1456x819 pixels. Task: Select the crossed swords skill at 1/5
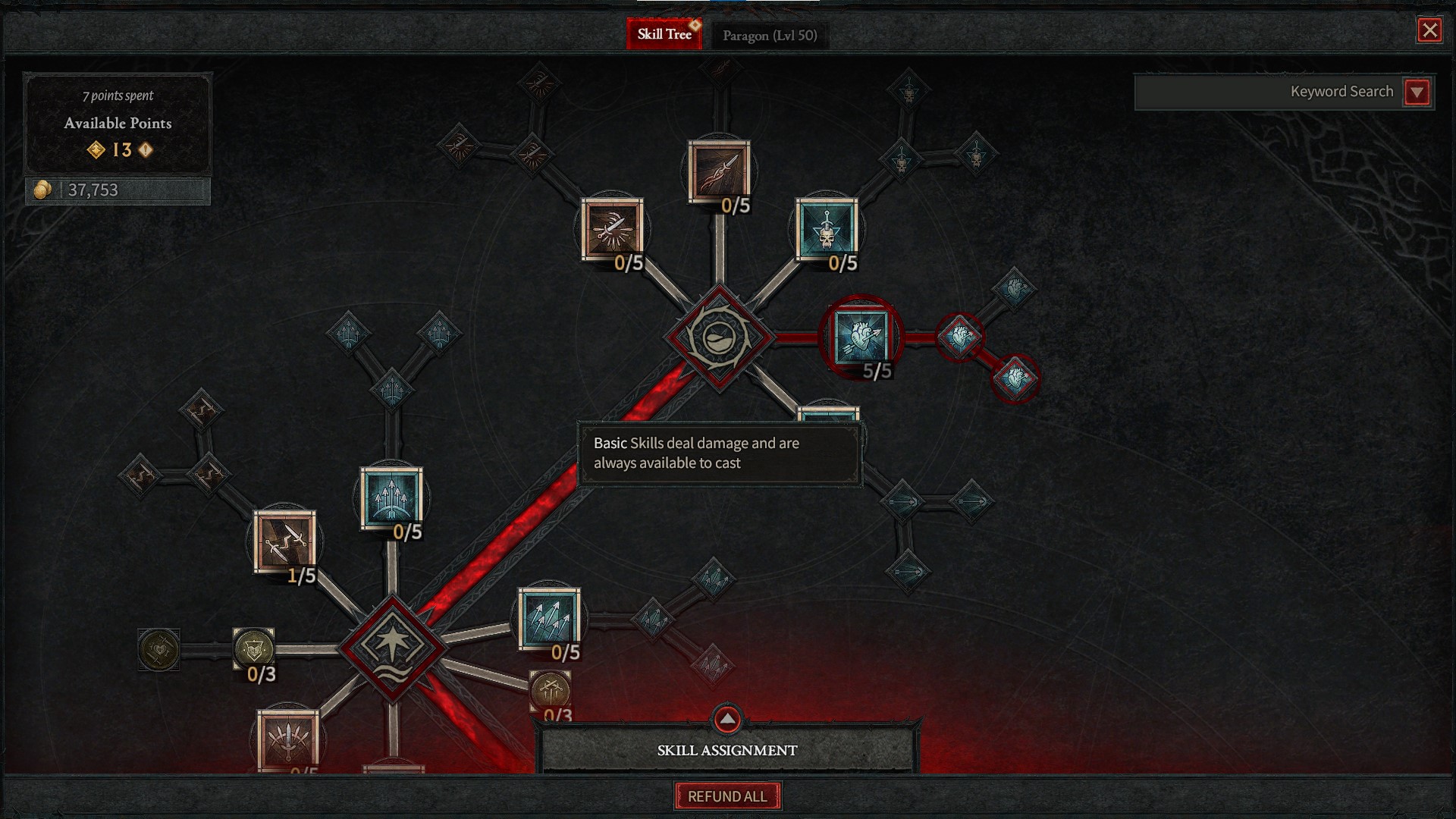click(284, 541)
